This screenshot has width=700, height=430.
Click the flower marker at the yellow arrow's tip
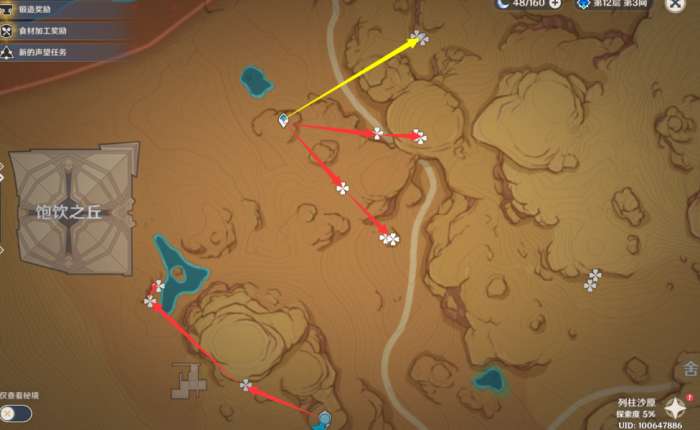click(419, 39)
